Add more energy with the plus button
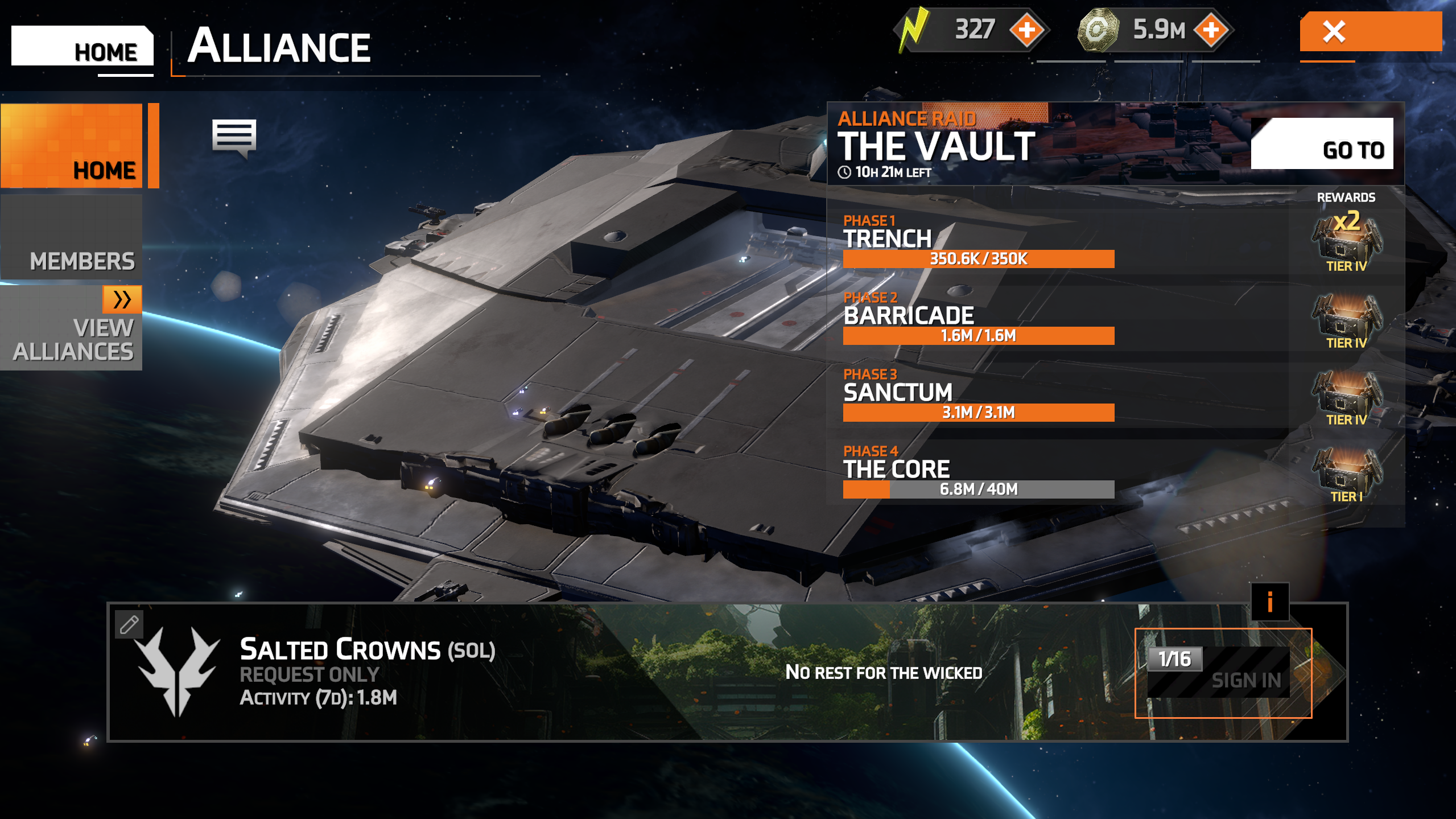1456x819 pixels. pos(1027,30)
